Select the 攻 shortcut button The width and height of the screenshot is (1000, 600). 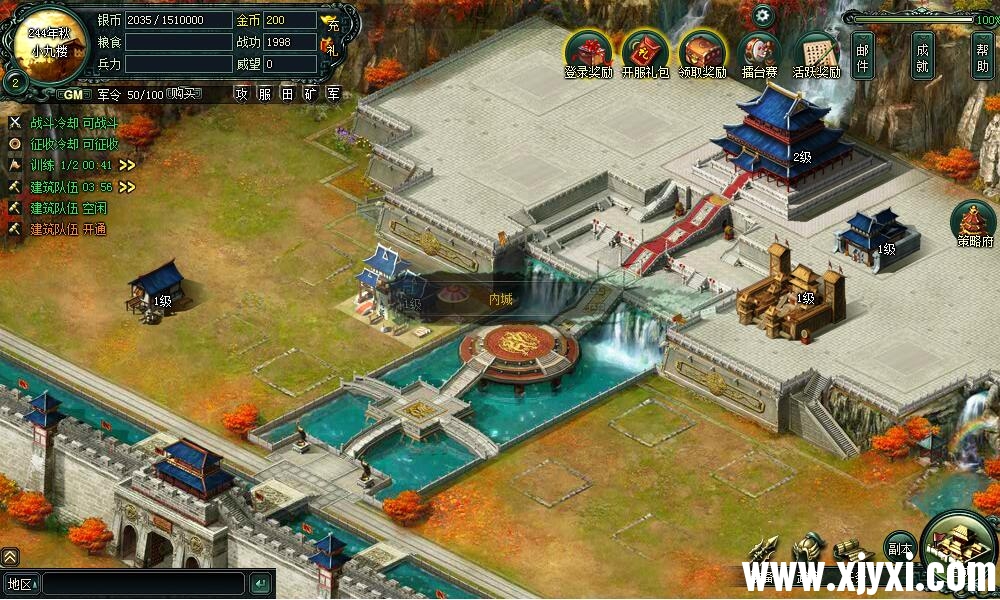241,94
